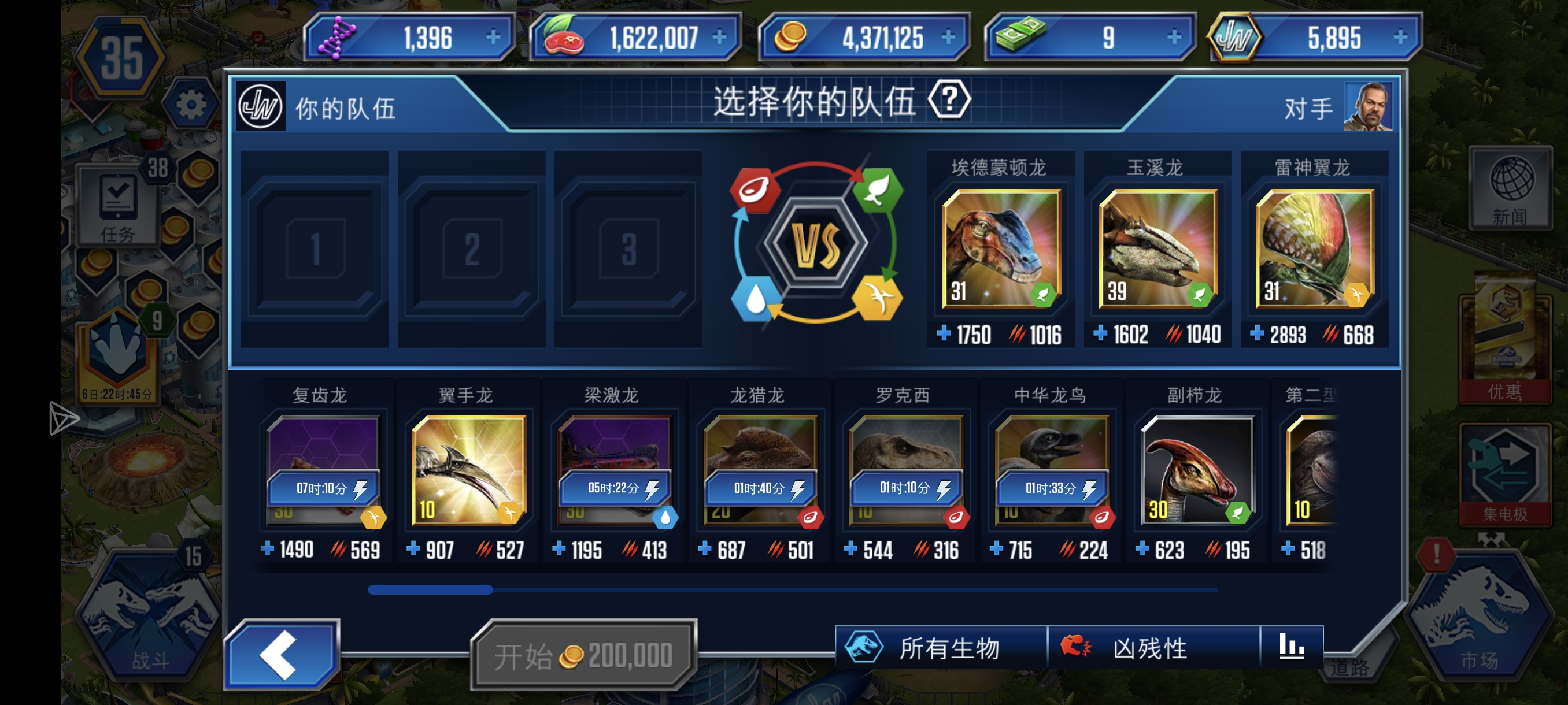1568x705 pixels.
Task: Open the question mark help icon
Action: [x=949, y=100]
